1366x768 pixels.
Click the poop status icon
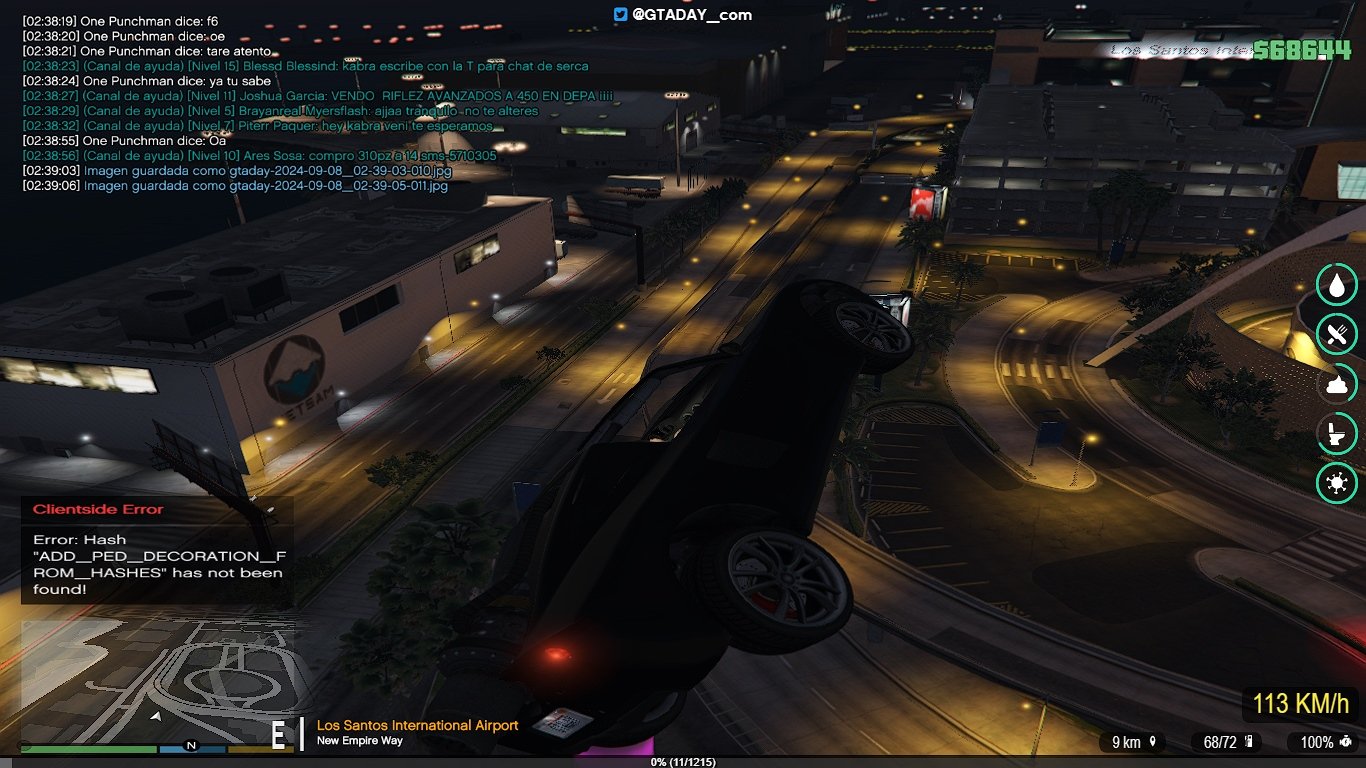pyautogui.click(x=1336, y=383)
